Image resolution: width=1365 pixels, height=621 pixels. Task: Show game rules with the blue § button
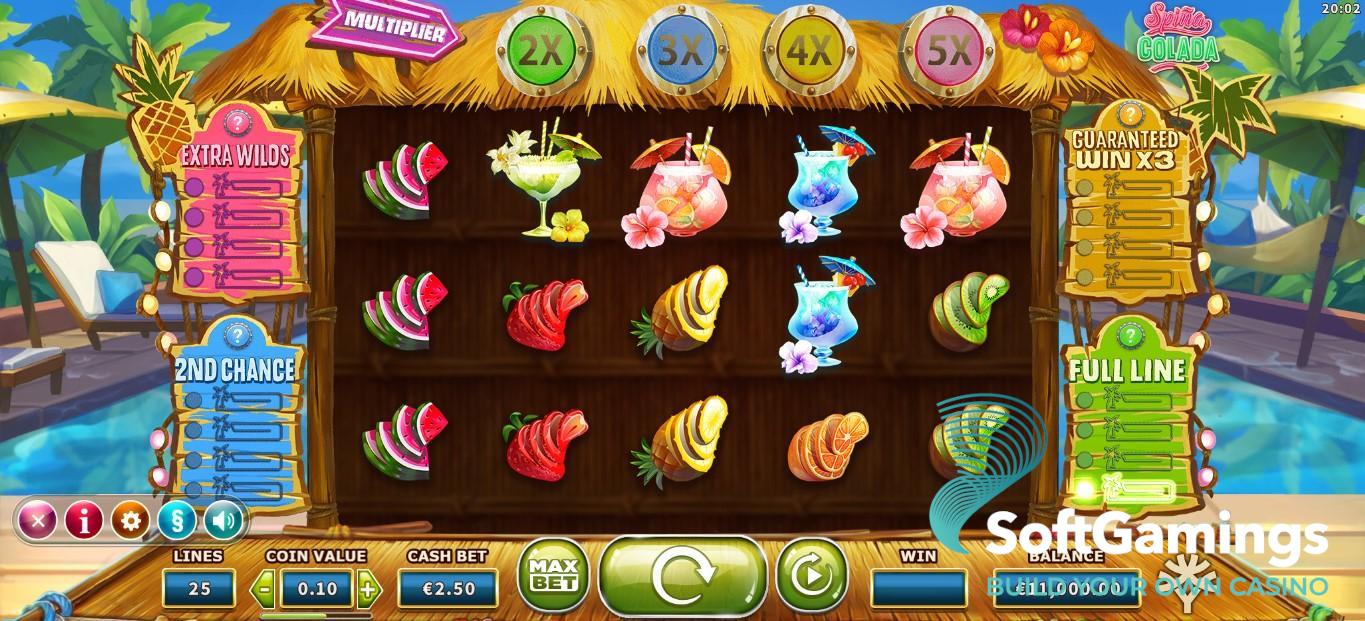pos(176,520)
